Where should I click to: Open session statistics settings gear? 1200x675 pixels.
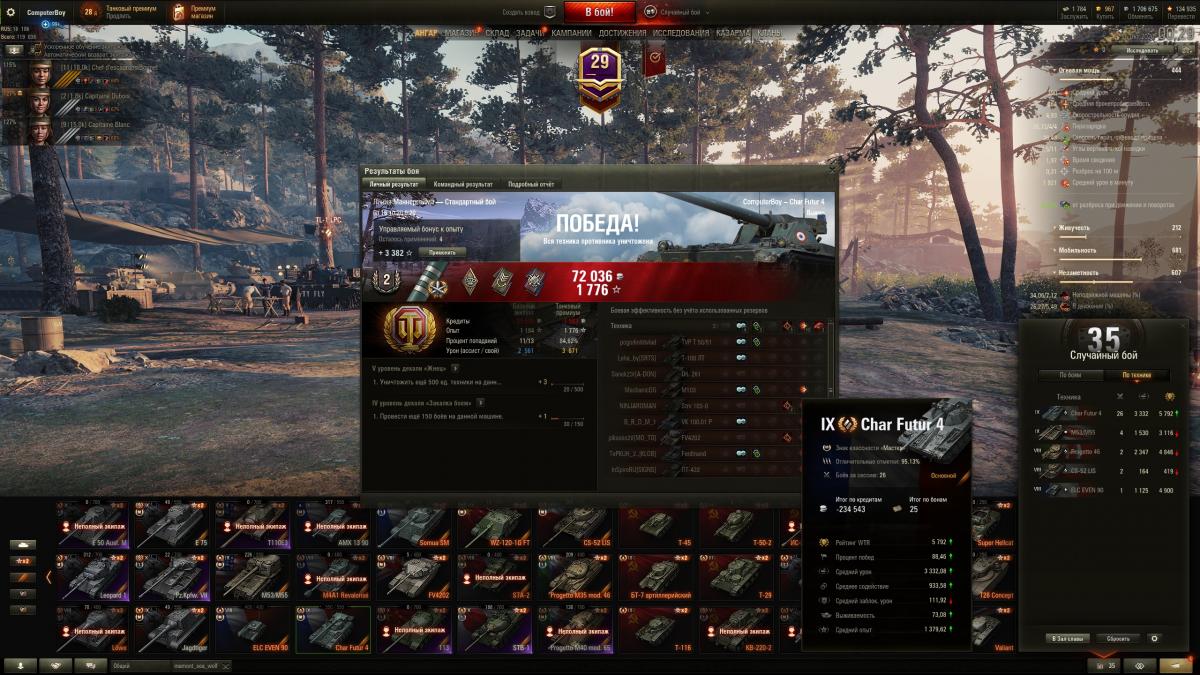(x=1155, y=638)
